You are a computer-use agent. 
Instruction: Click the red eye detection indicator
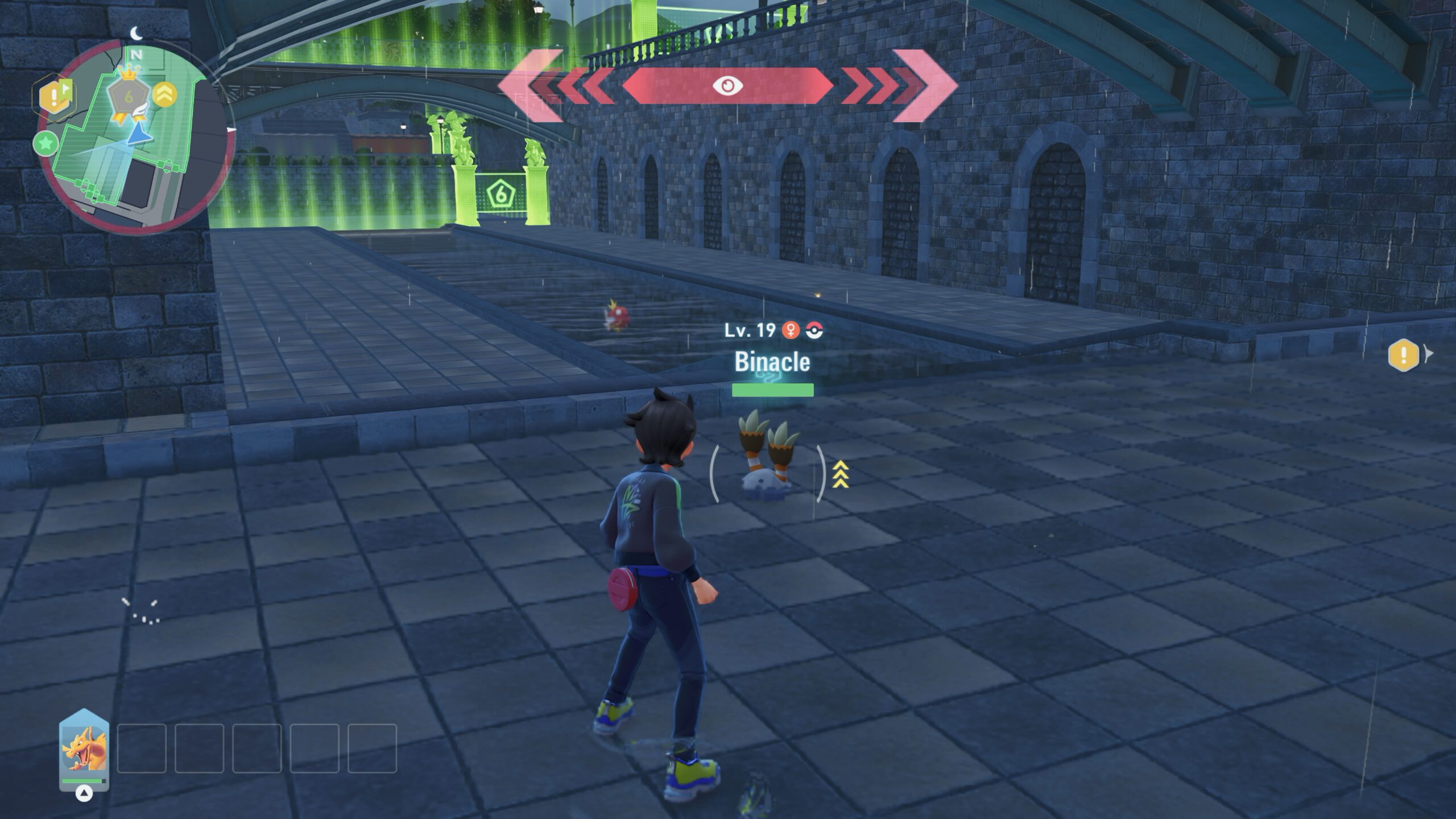coord(727,85)
